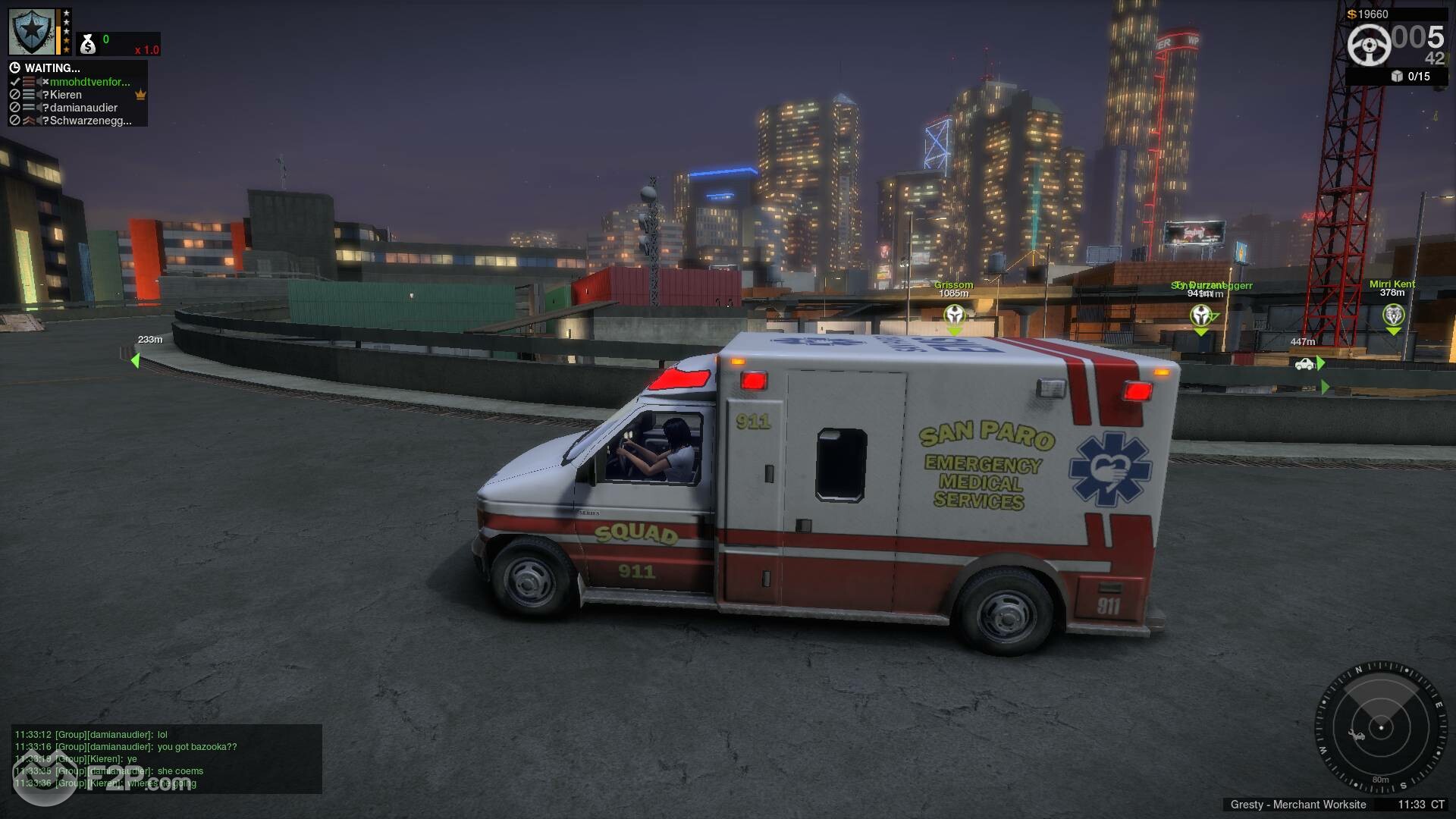Viewport: 1456px width, 819px height.
Task: Open the group chat box
Action: 167,759
